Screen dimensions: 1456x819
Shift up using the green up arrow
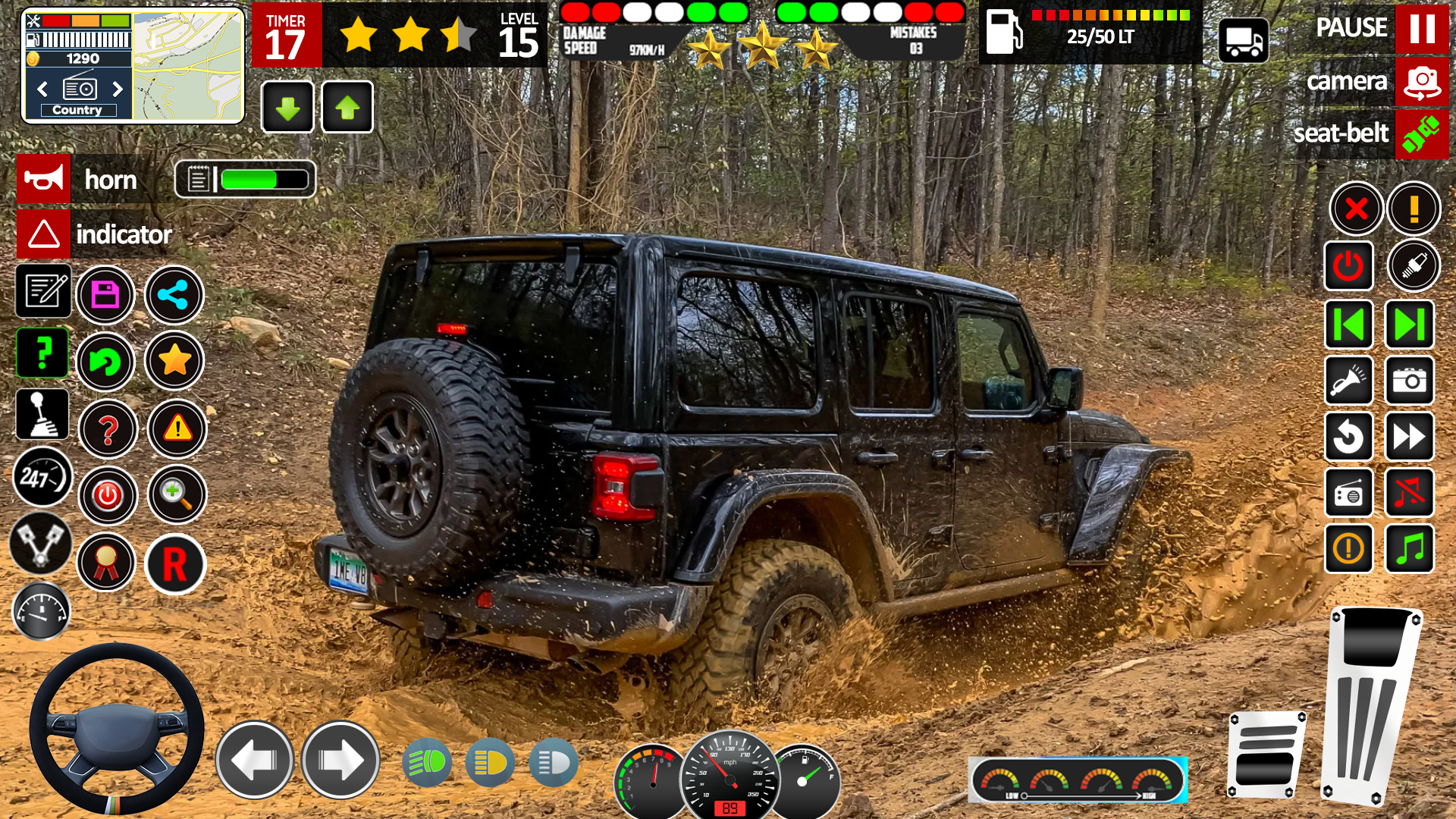[x=348, y=107]
